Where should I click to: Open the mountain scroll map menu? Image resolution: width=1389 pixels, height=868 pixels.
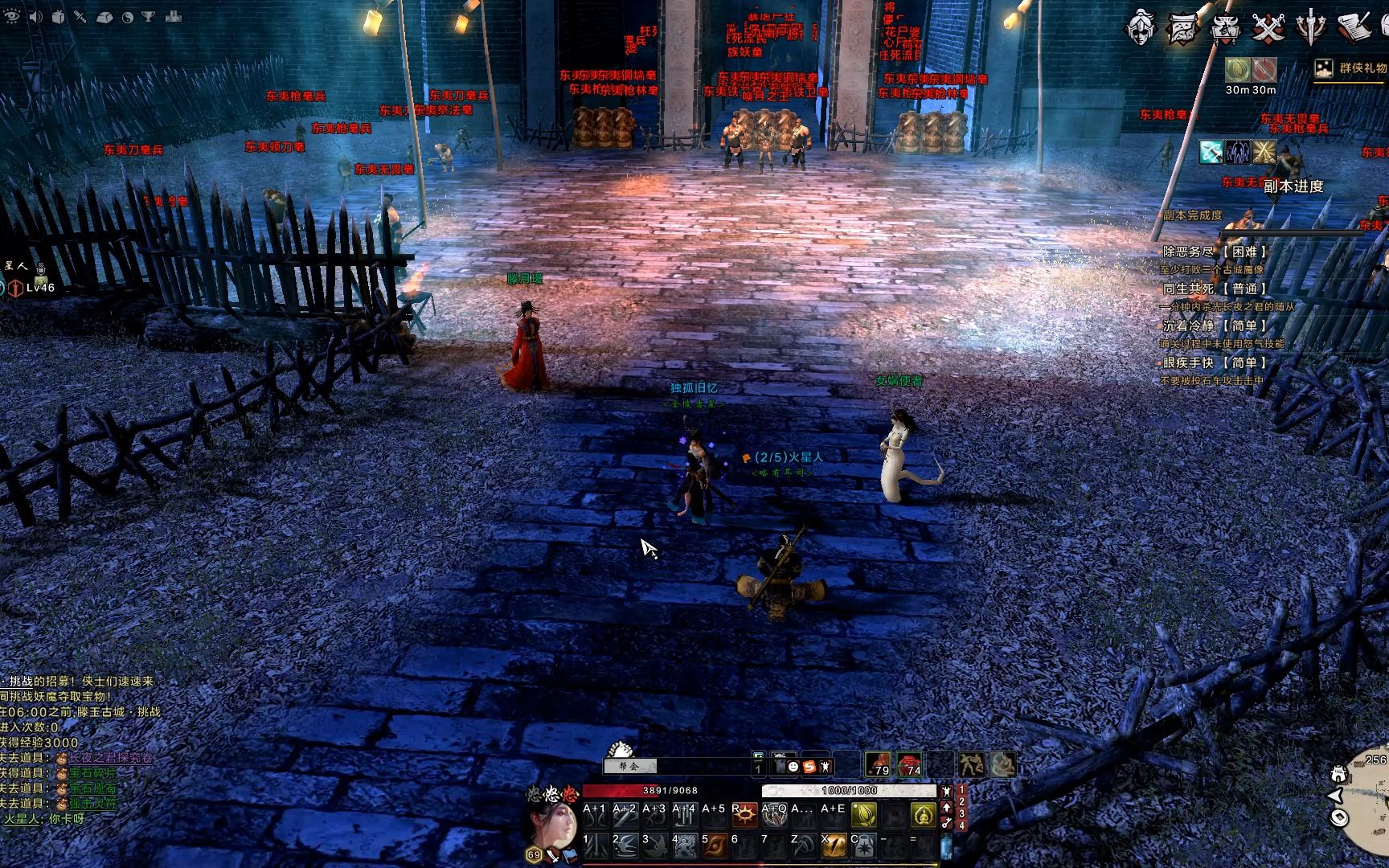pyautogui.click(x=1182, y=28)
